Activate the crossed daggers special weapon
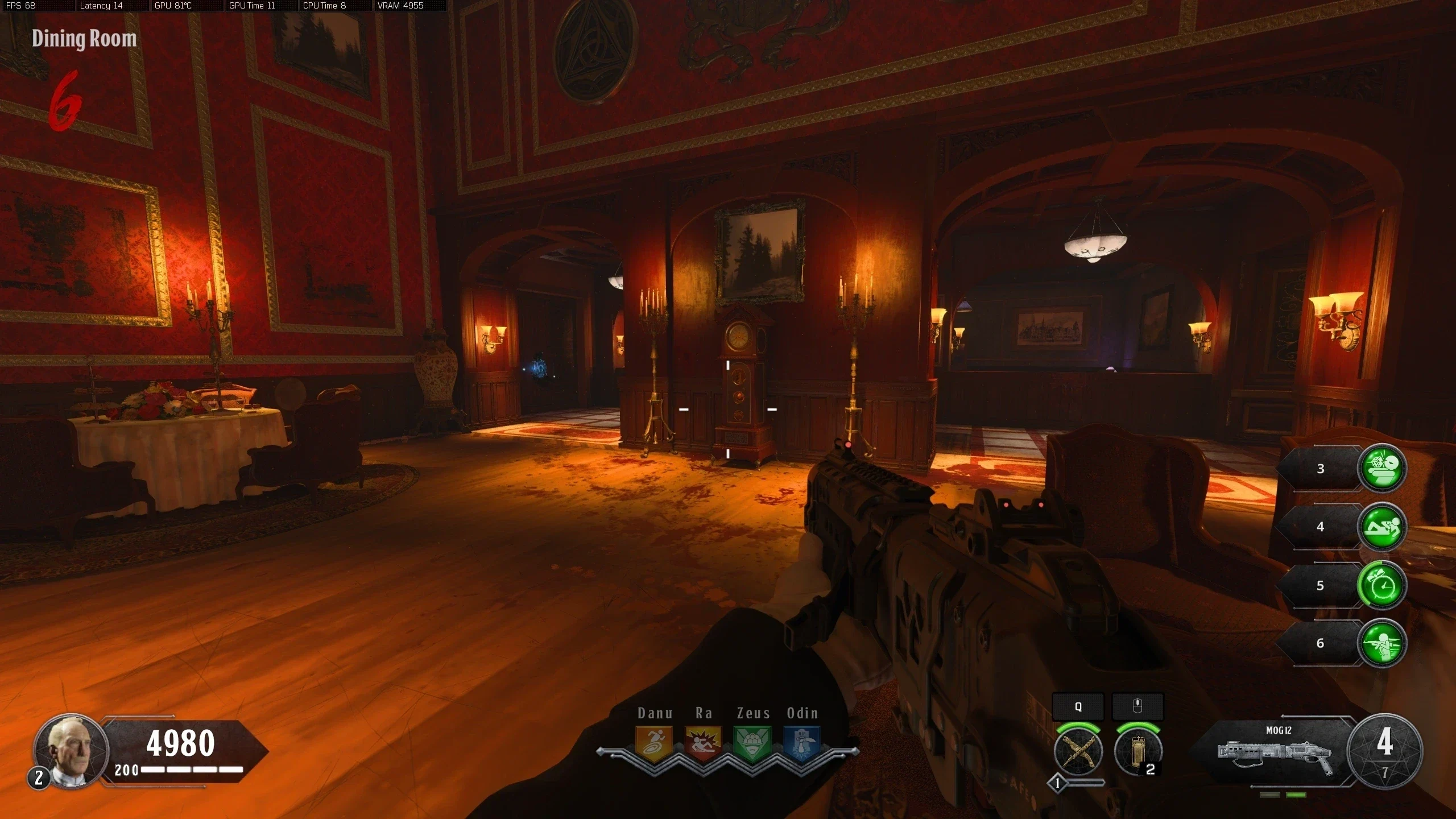The height and width of the screenshot is (819, 1456). click(1078, 751)
